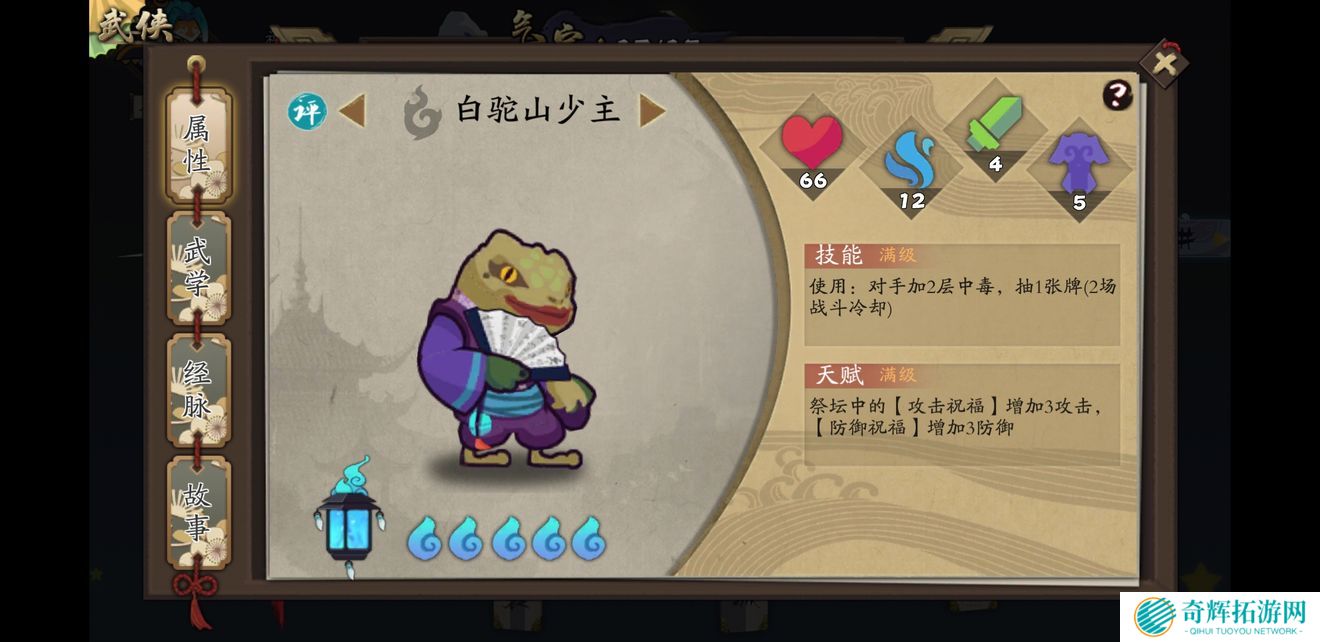Close the character panel with the X
The image size is (1320, 642).
(x=1164, y=64)
